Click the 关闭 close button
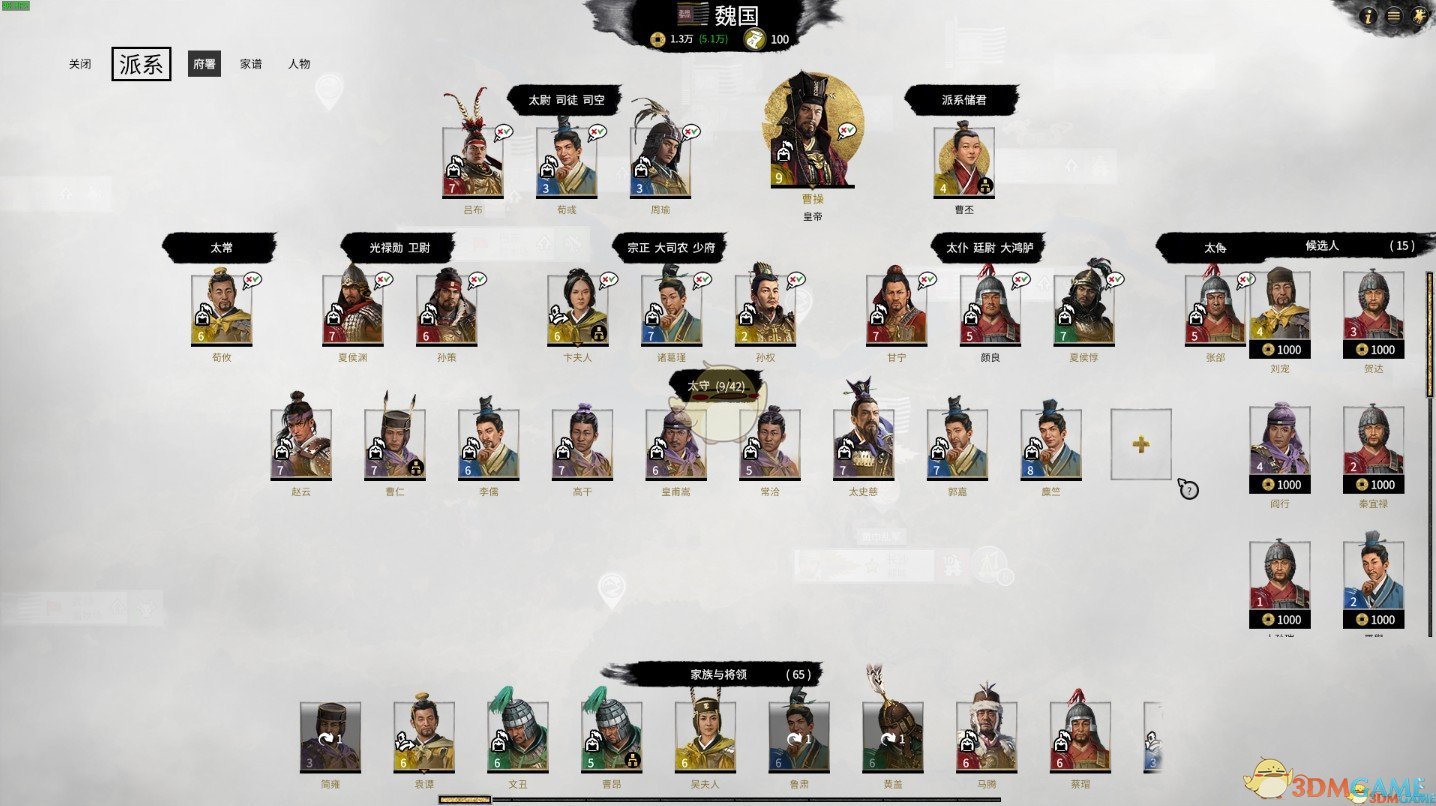This screenshot has width=1436, height=806. [x=80, y=63]
